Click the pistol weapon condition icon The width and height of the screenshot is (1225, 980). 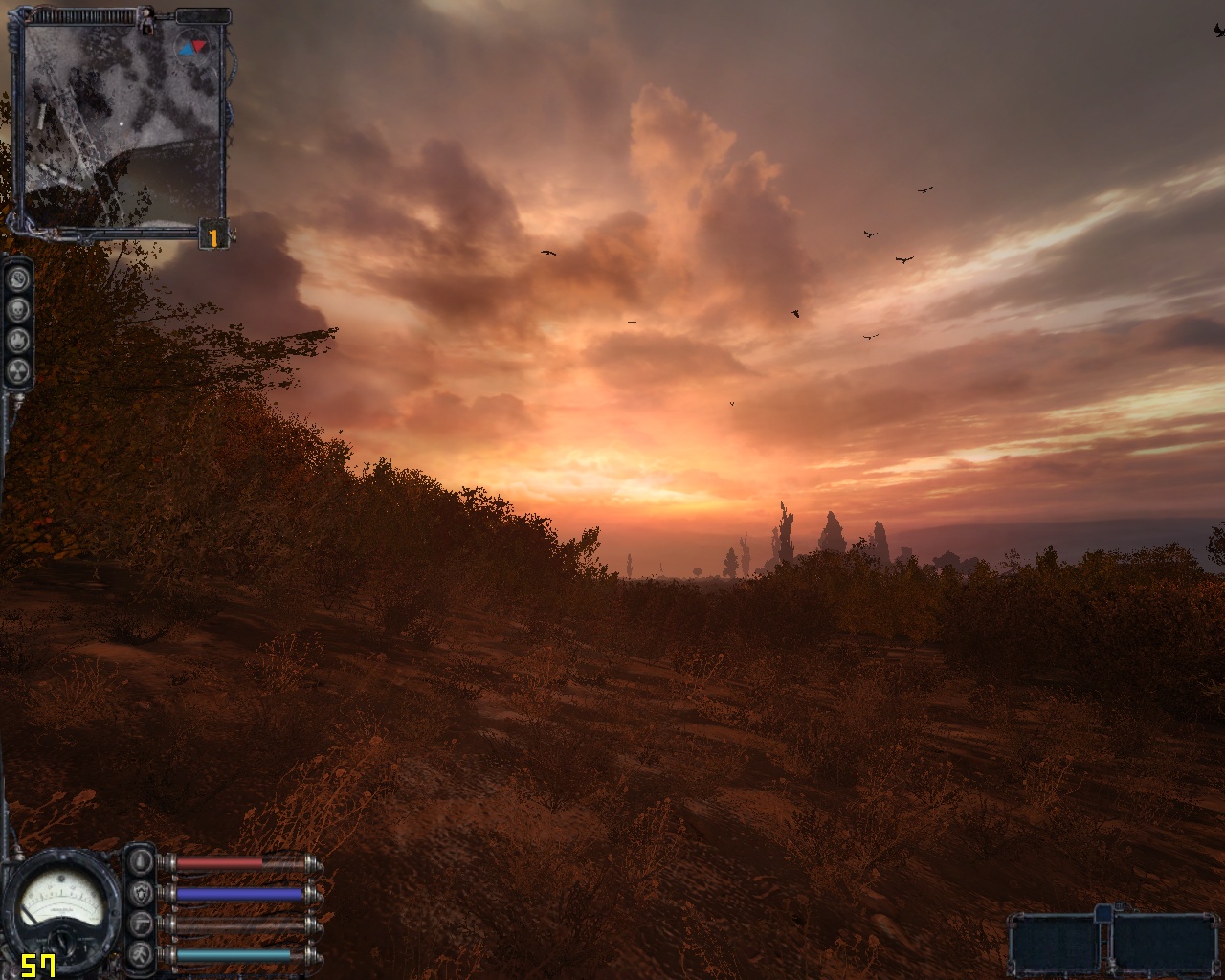[141, 924]
